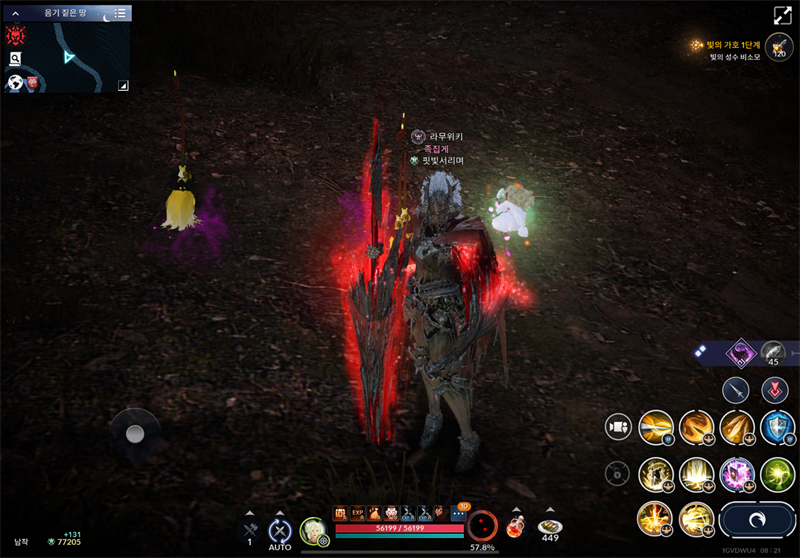Collapse the minimap with the up arrow

[x=15, y=14]
